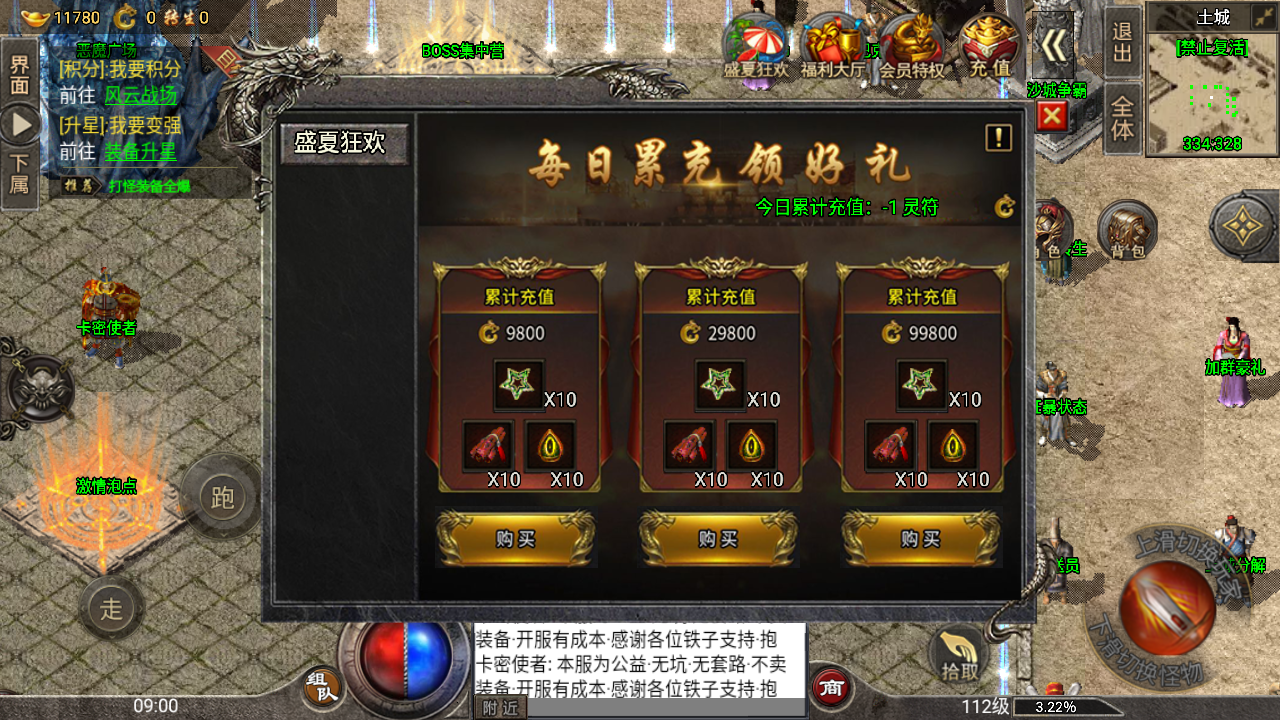Viewport: 1280px width, 720px height.
Task: Toggle the 跑 run button
Action: (x=222, y=497)
